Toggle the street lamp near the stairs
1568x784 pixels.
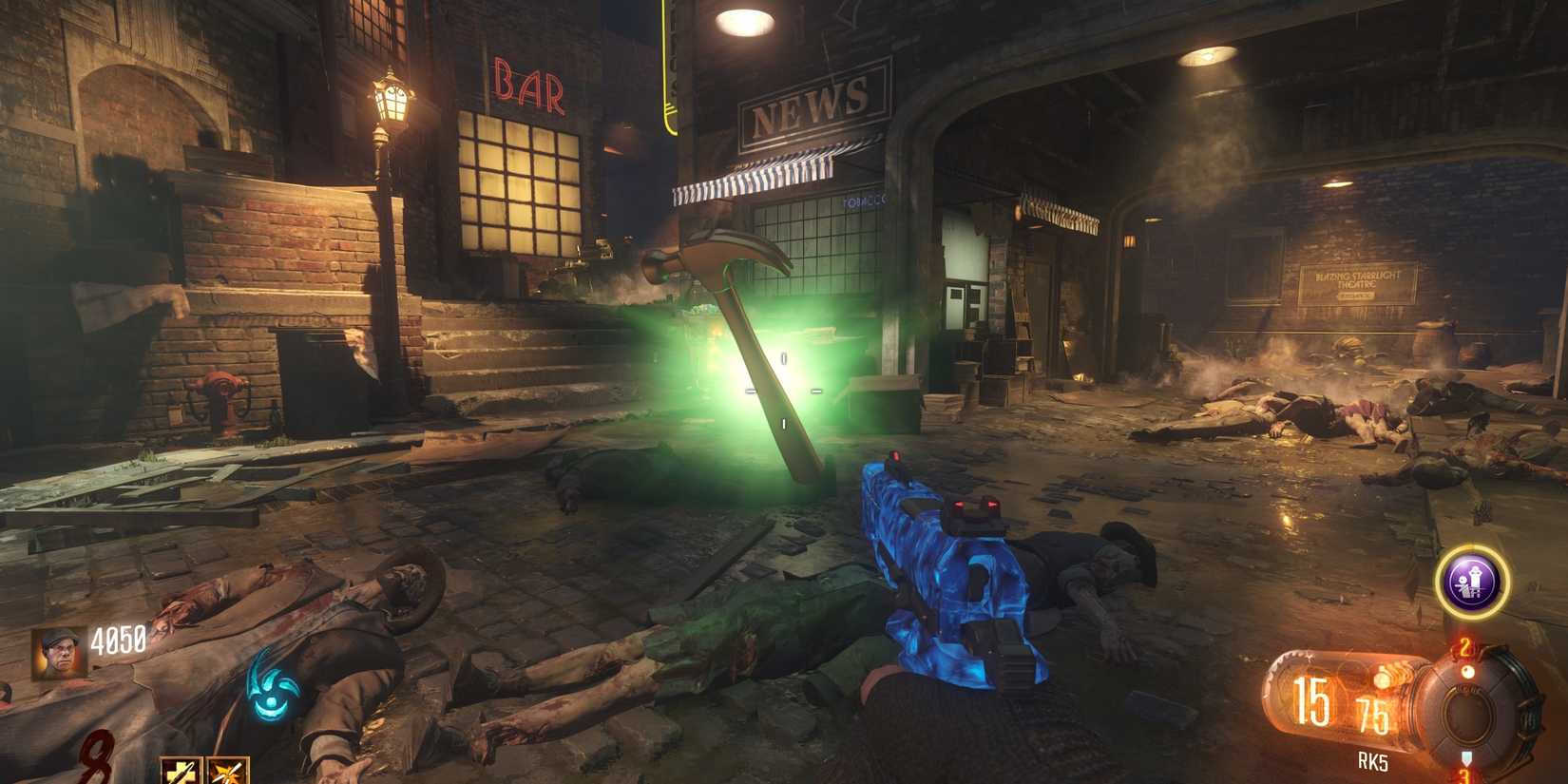[390, 105]
